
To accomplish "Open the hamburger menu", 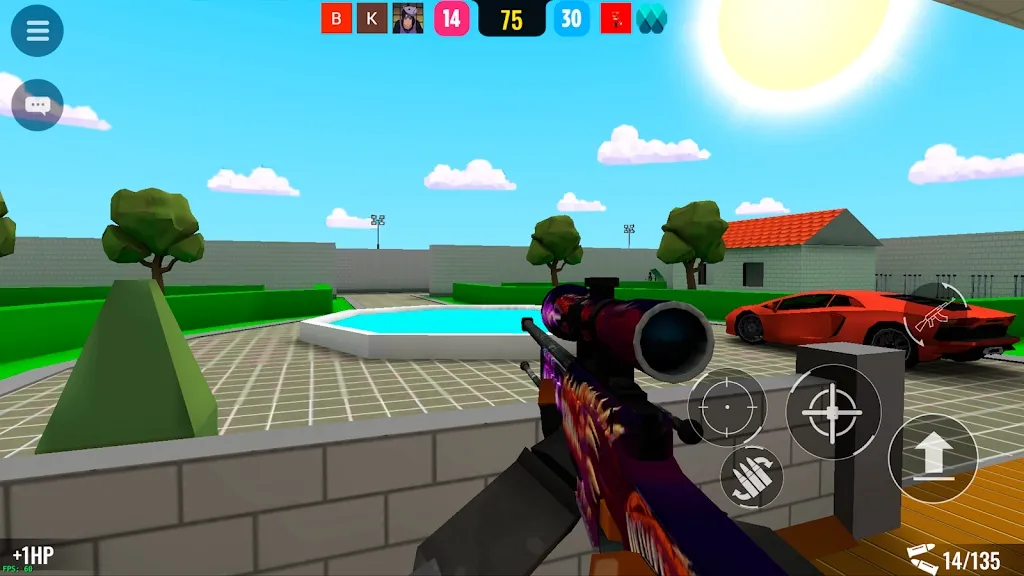I will (x=37, y=31).
